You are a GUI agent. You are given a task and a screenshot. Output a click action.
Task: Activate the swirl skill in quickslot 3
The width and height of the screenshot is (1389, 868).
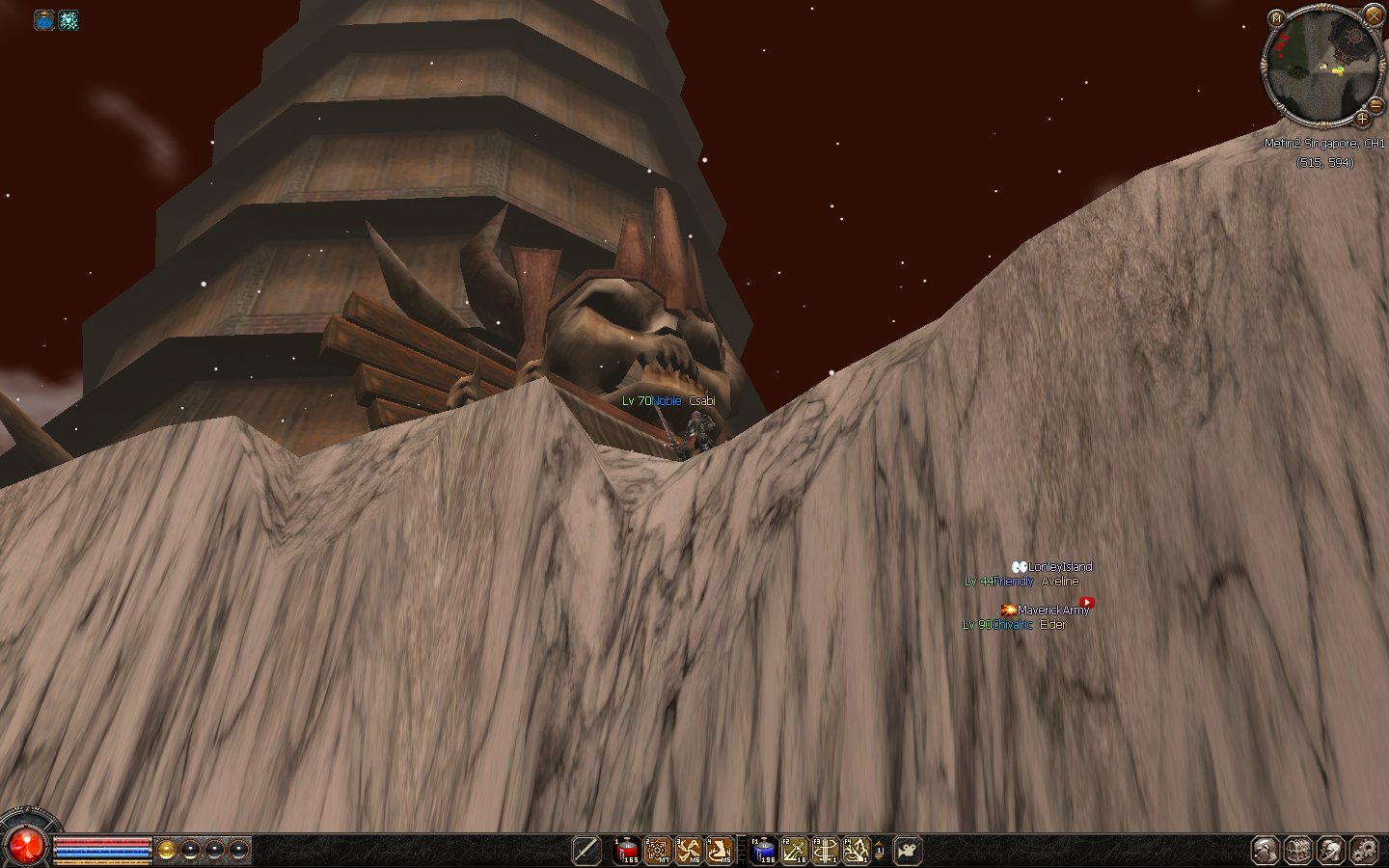pos(689,850)
